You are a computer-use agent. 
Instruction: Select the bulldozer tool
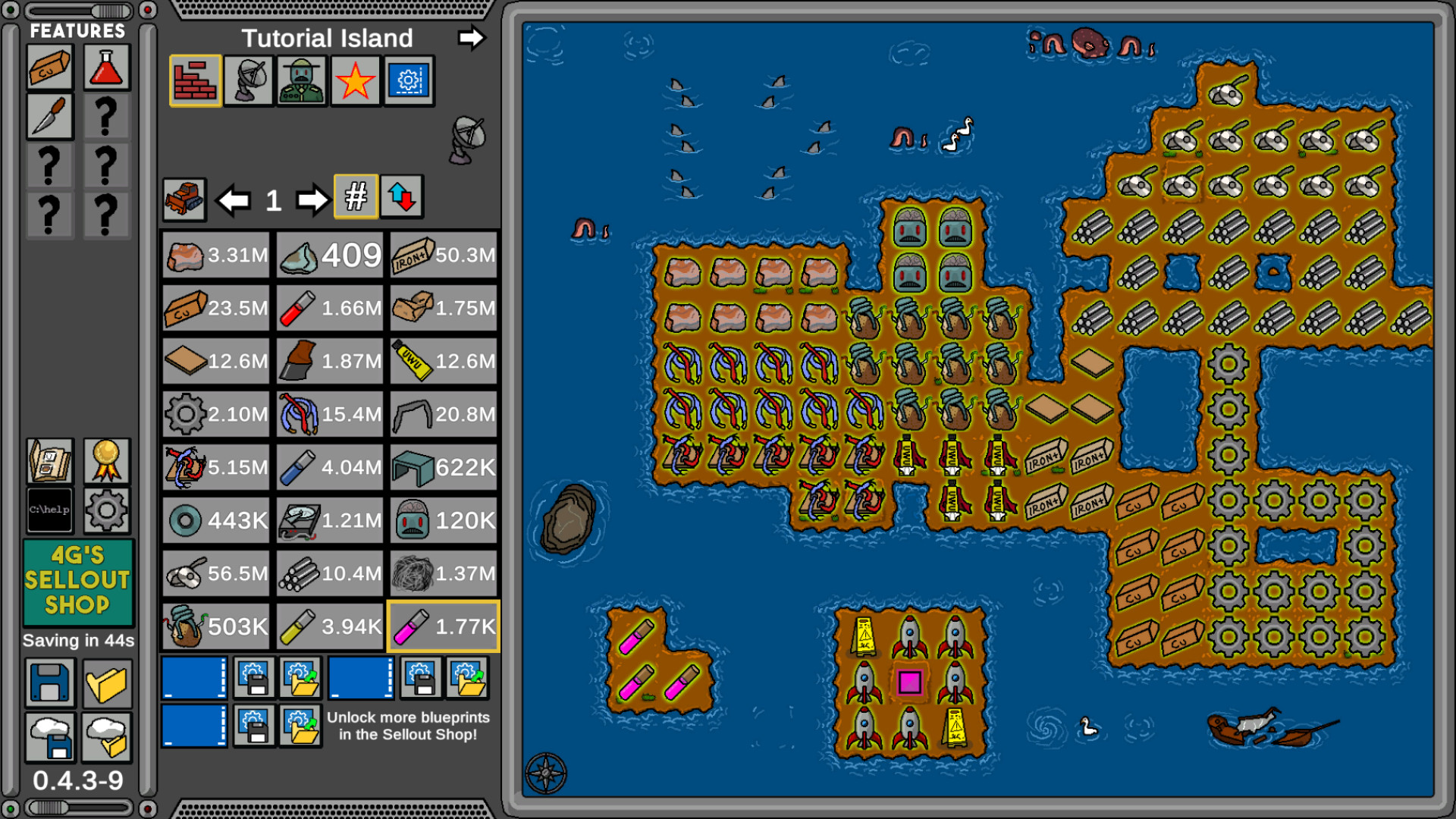click(184, 199)
